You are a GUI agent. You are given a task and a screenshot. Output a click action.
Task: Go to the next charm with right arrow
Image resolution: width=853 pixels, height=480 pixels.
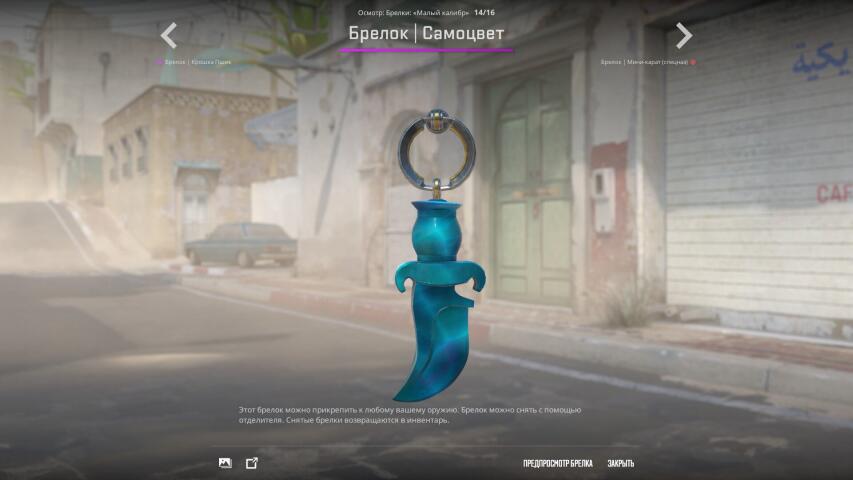pos(684,36)
